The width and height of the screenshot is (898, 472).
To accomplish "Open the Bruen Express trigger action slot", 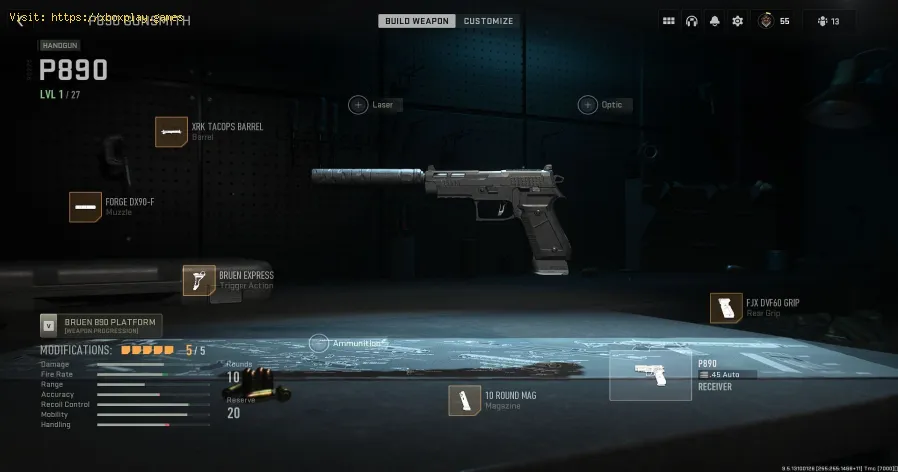I will pos(199,280).
